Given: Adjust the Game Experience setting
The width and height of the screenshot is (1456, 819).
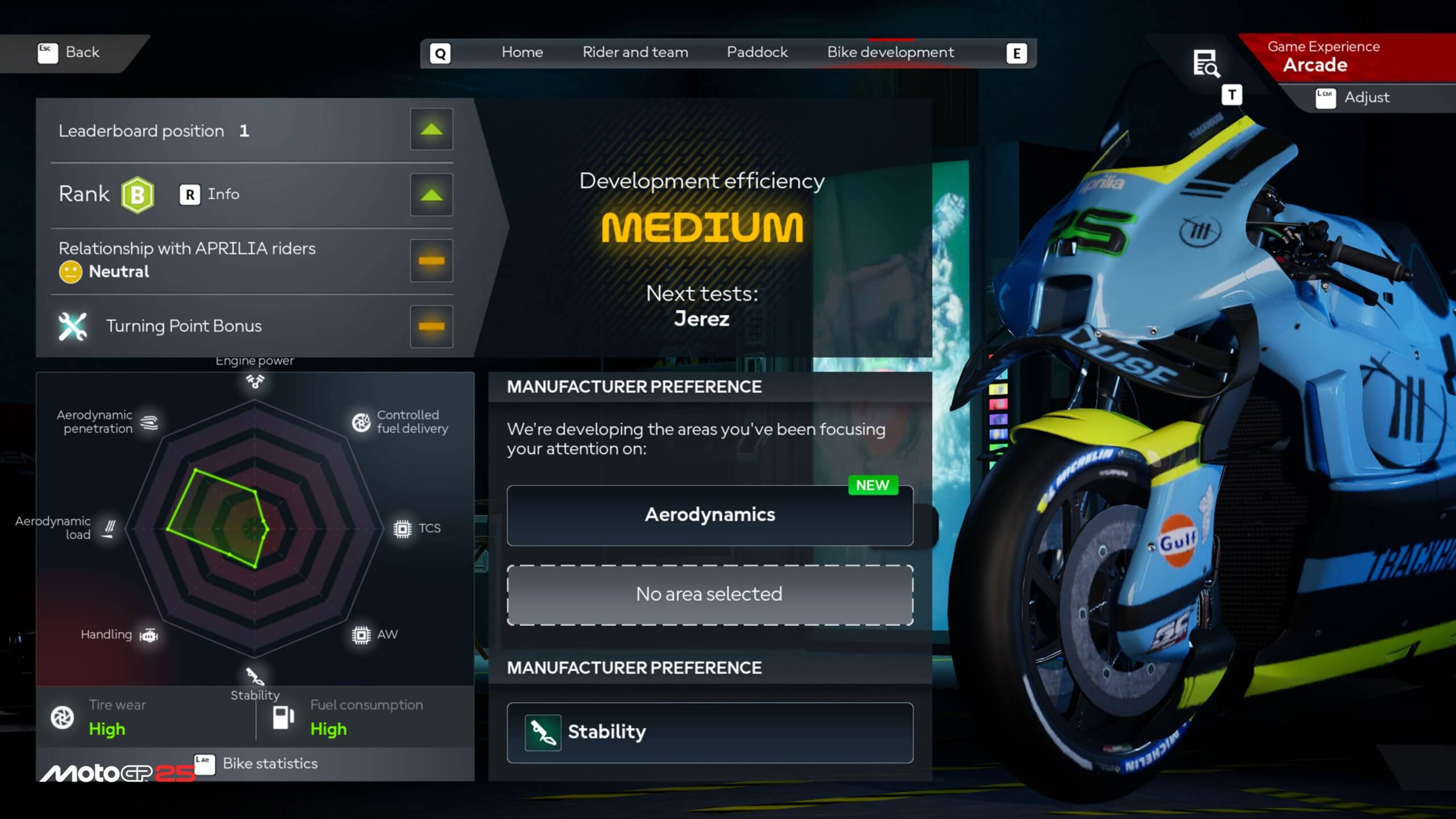Looking at the screenshot, I should coord(1352,98).
